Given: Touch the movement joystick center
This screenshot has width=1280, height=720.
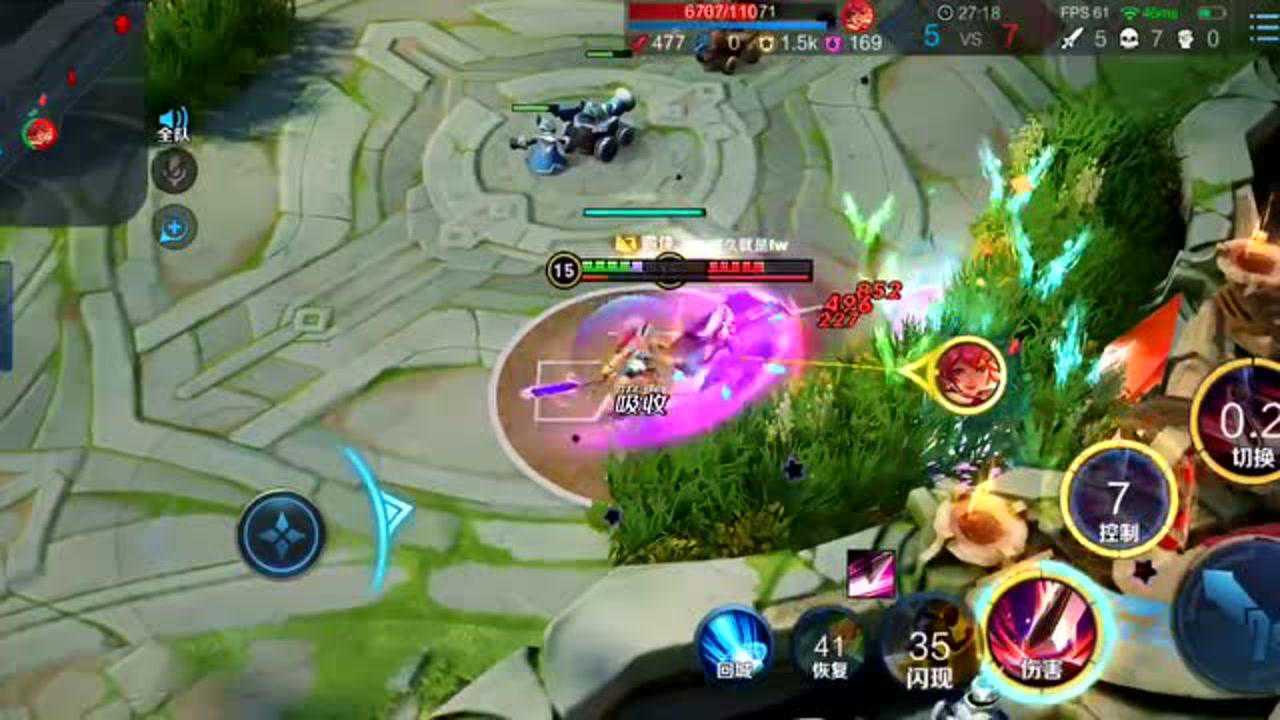Looking at the screenshot, I should (281, 534).
